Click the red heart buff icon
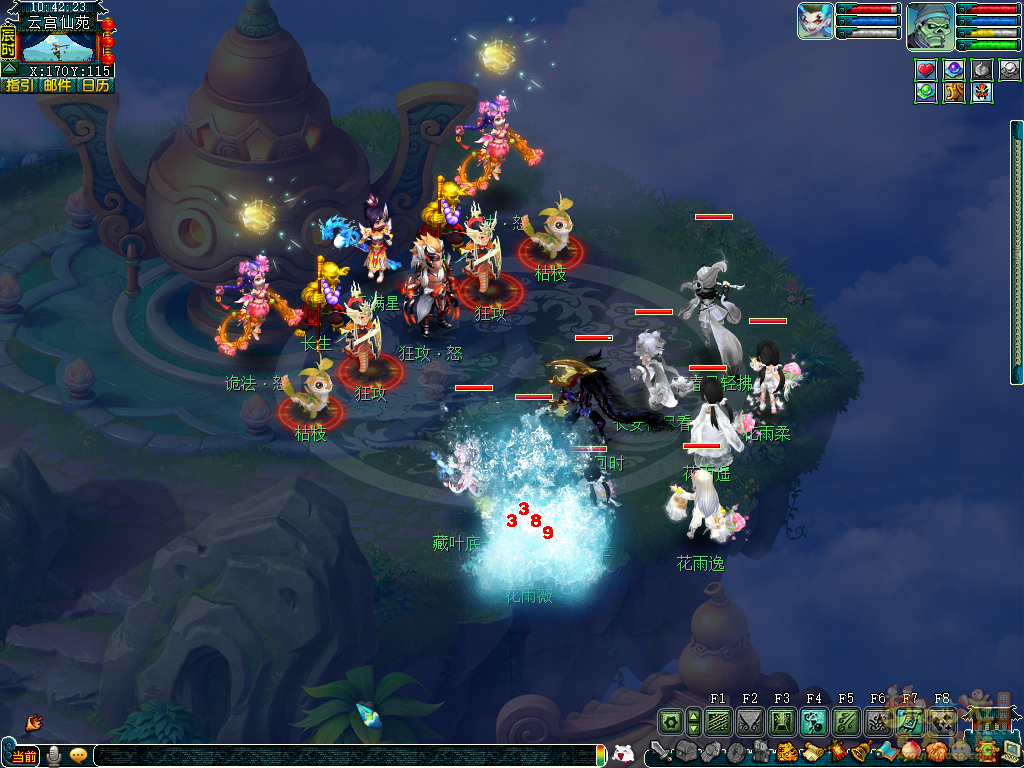 [926, 70]
